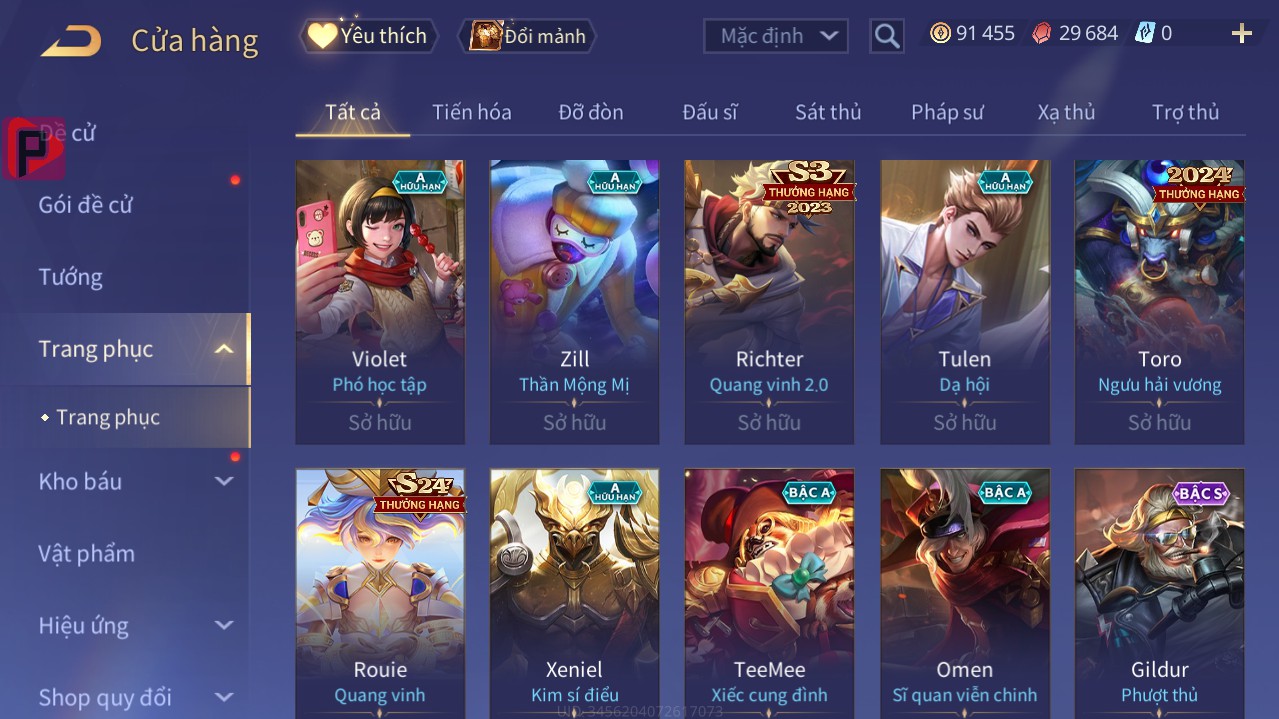
Task: Choose the Pháp sư tab
Action: coord(947,112)
